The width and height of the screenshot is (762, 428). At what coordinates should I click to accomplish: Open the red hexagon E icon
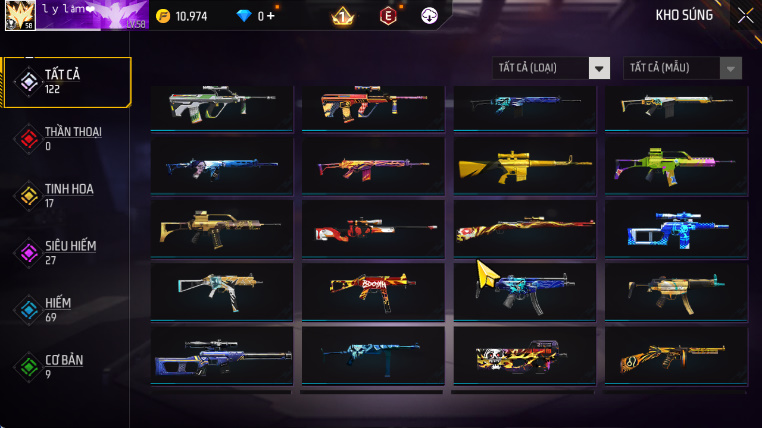388,16
